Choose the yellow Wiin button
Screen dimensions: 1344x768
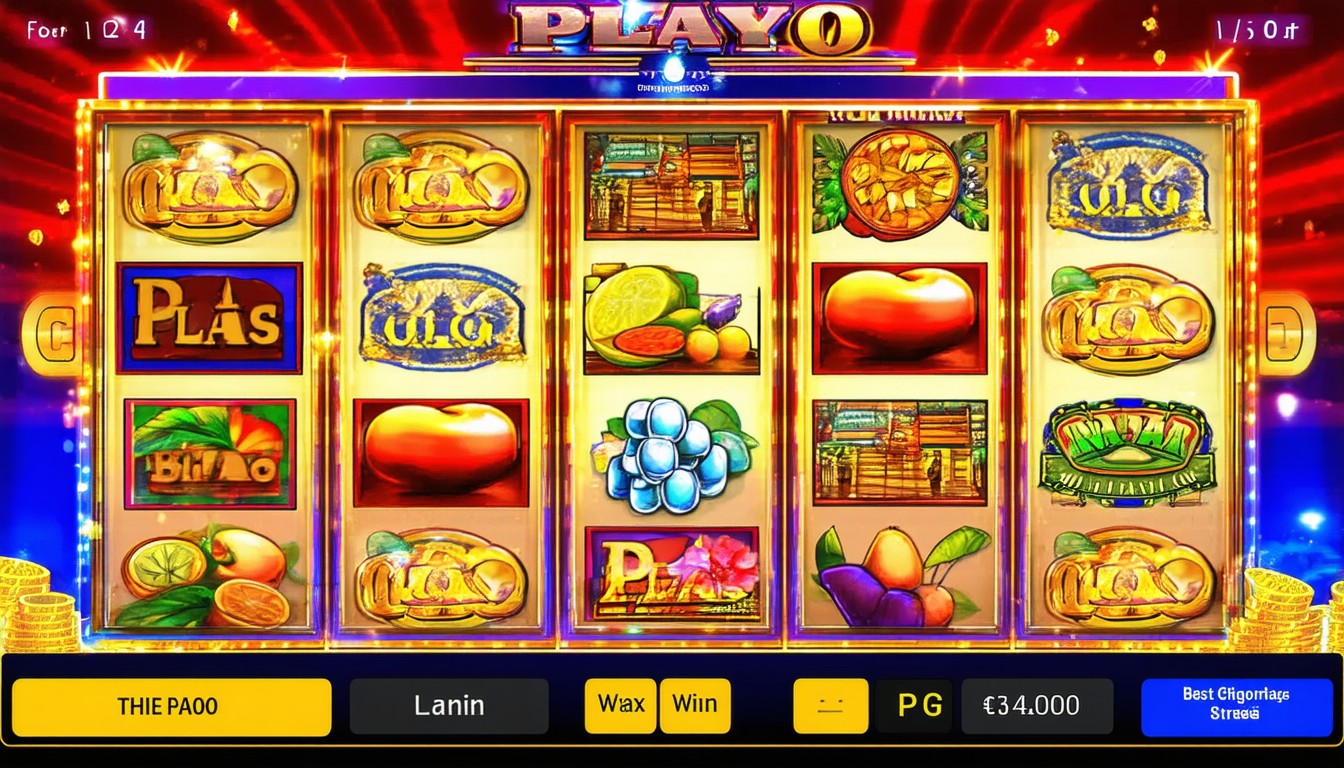695,706
